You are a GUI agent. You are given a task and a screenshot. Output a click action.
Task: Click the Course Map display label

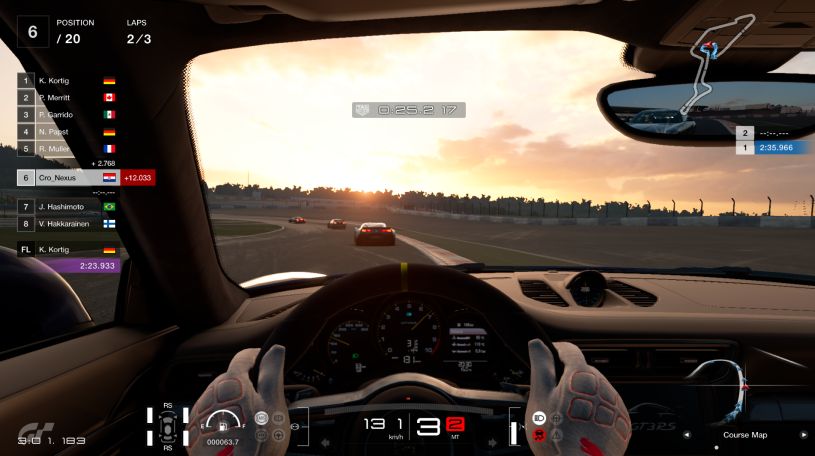[x=745, y=435]
